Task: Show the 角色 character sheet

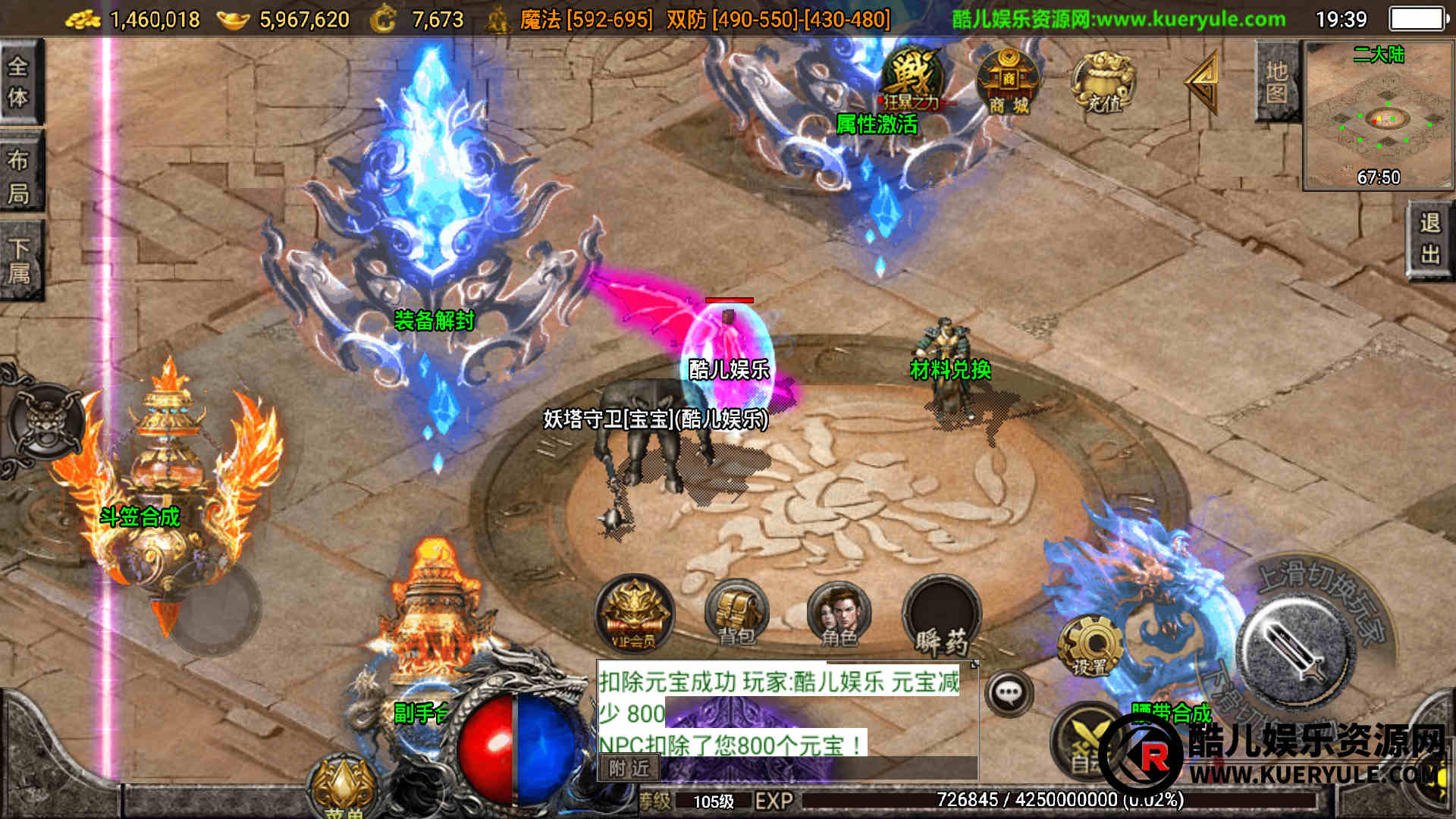Action: point(839,614)
